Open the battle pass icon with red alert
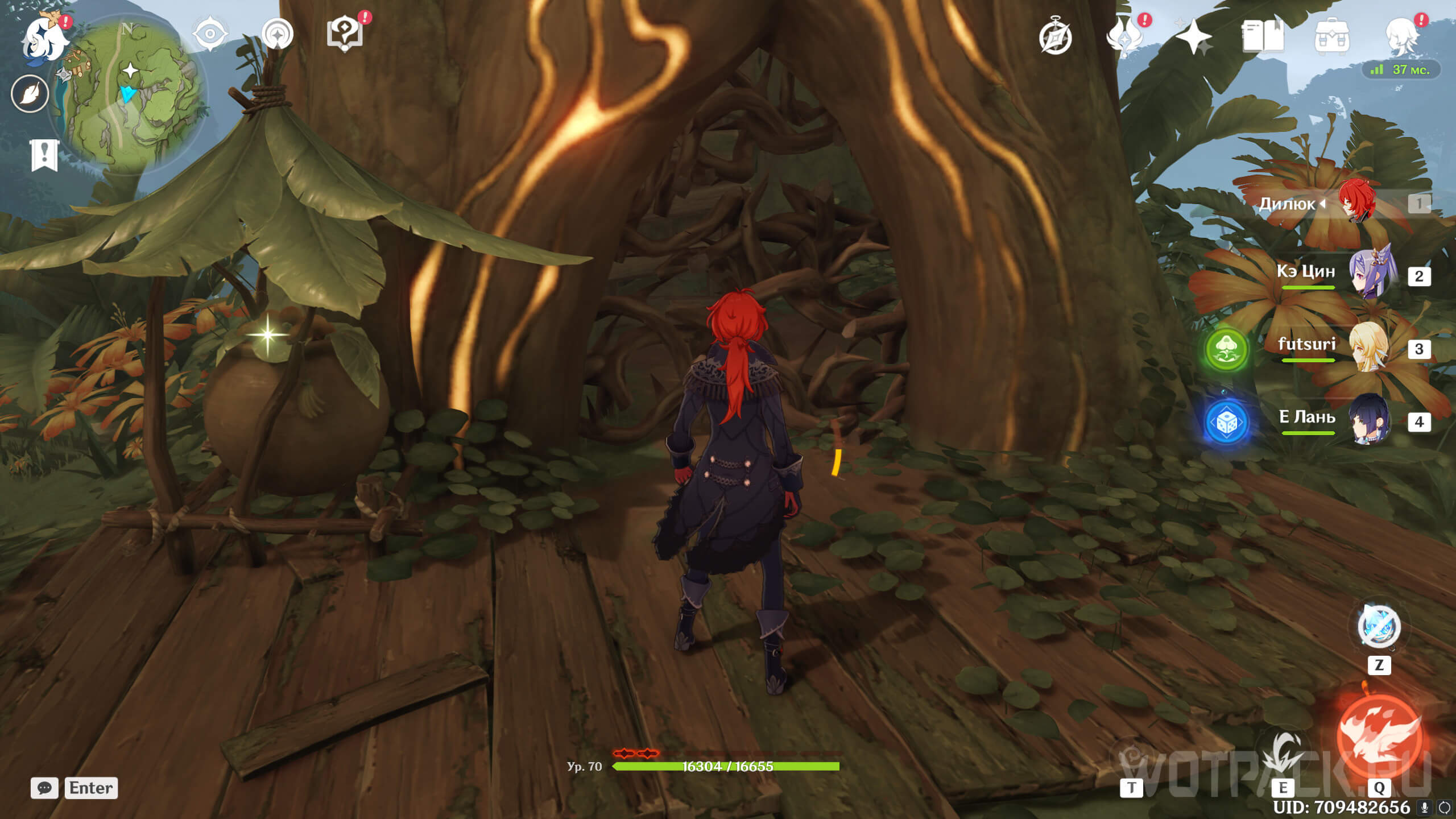 coord(1125,36)
